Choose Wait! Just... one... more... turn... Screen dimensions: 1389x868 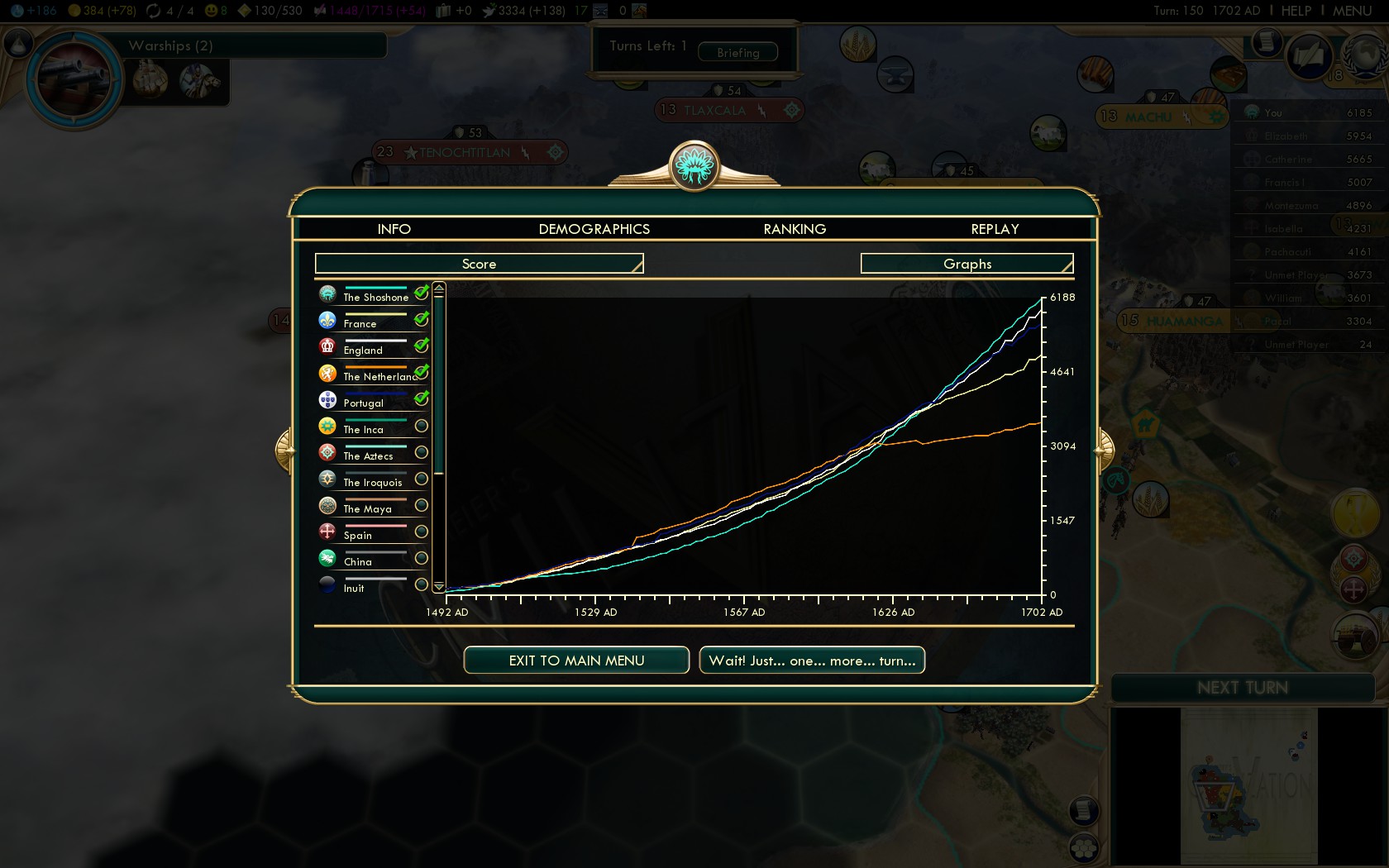(x=812, y=661)
